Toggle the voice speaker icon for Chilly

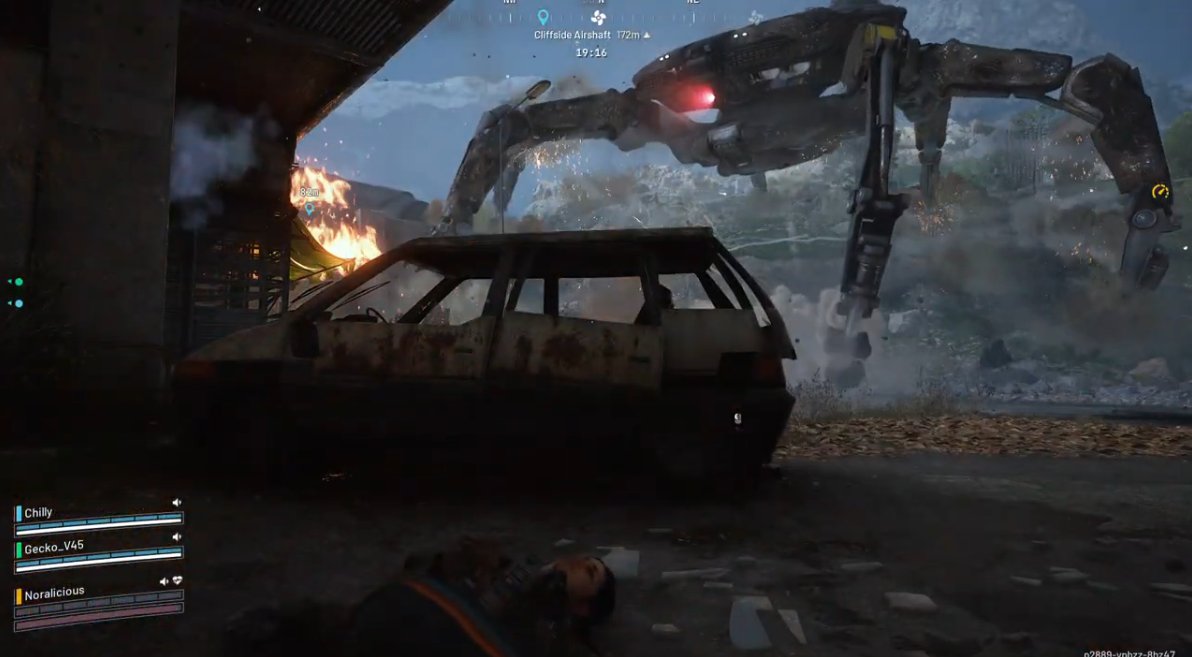(177, 503)
